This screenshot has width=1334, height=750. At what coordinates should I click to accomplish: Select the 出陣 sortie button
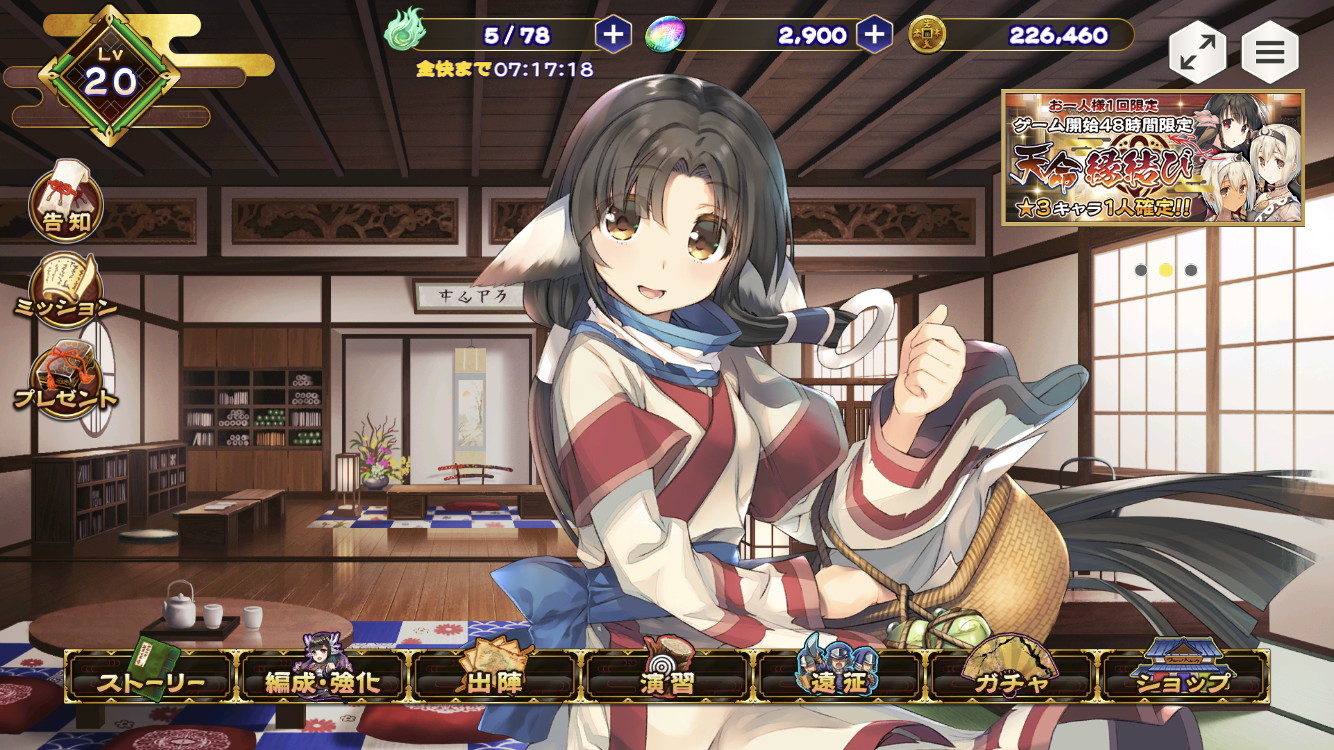(495, 679)
